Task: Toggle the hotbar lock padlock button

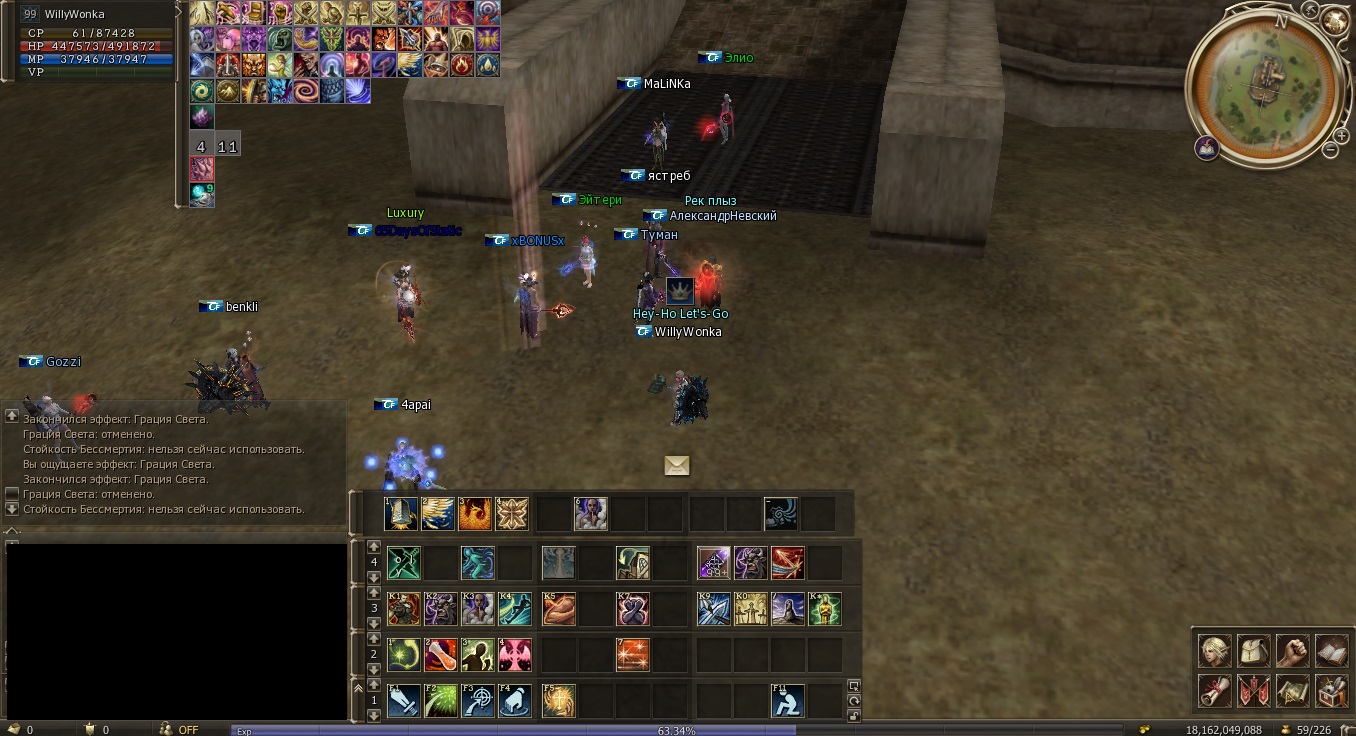Action: click(853, 715)
